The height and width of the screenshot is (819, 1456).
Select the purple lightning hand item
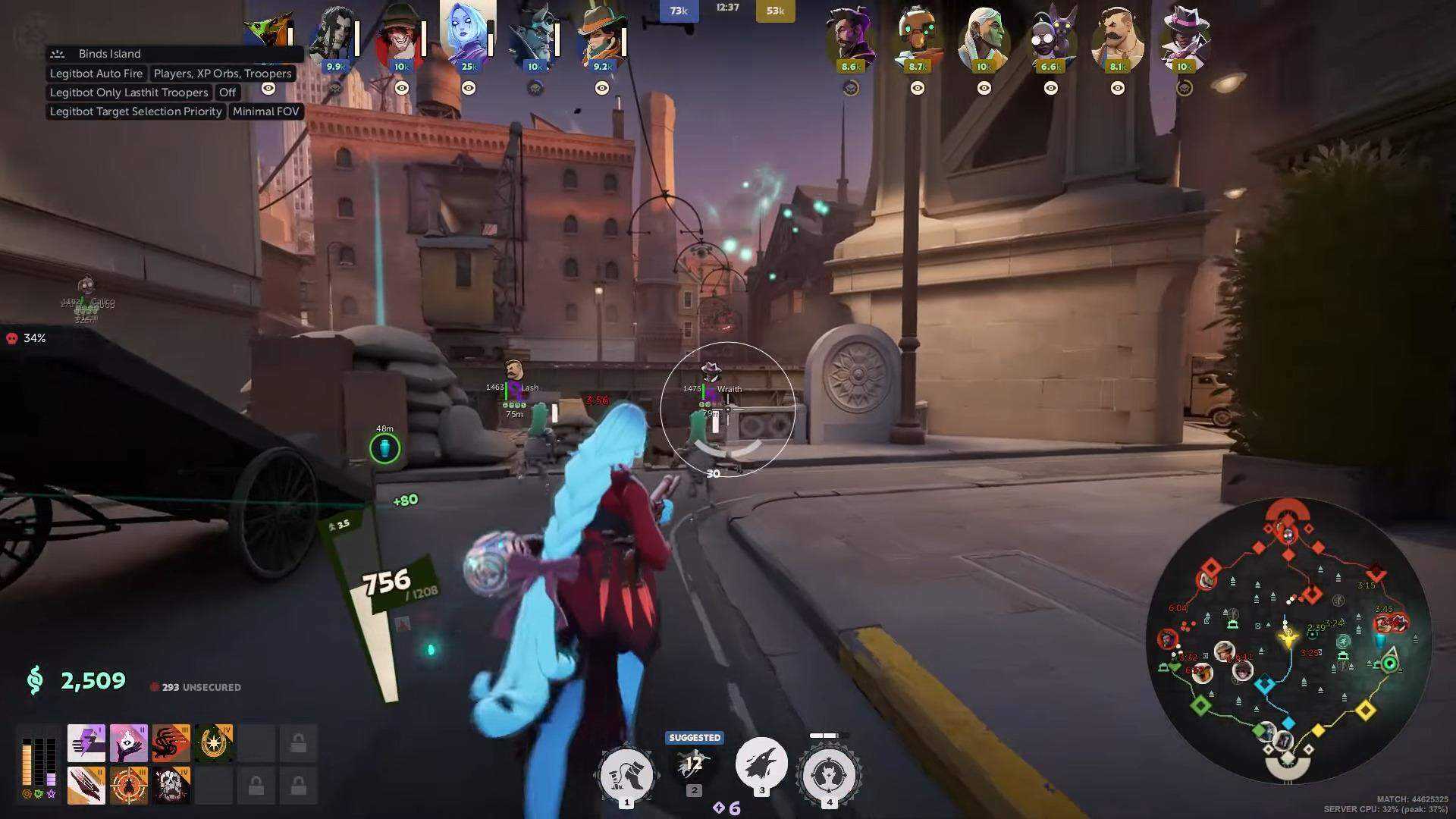86,742
